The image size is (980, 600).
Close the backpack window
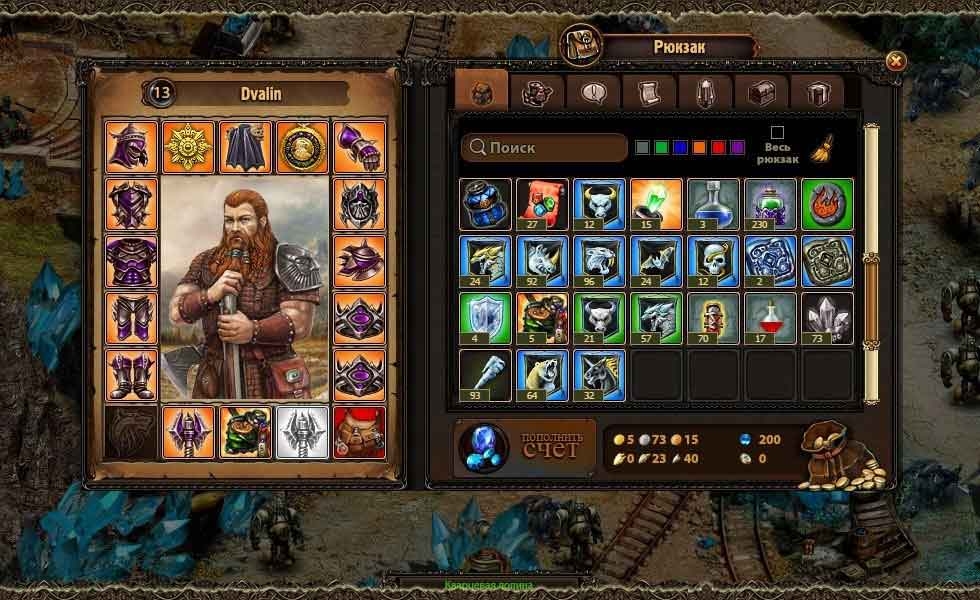[895, 61]
